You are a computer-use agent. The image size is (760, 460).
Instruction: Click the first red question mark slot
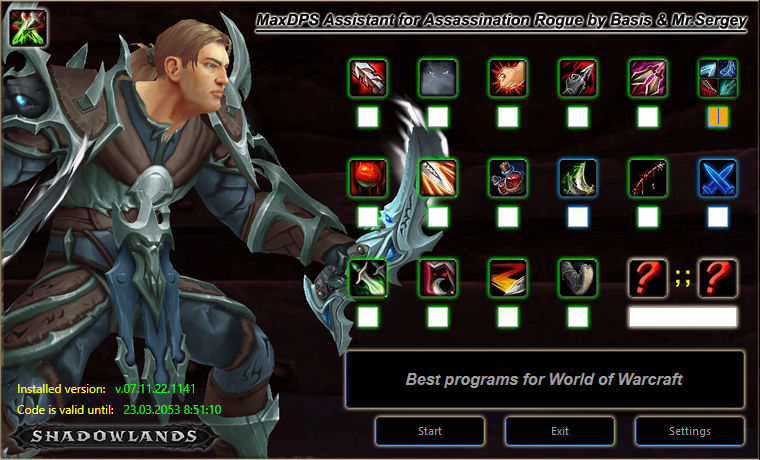click(x=648, y=278)
